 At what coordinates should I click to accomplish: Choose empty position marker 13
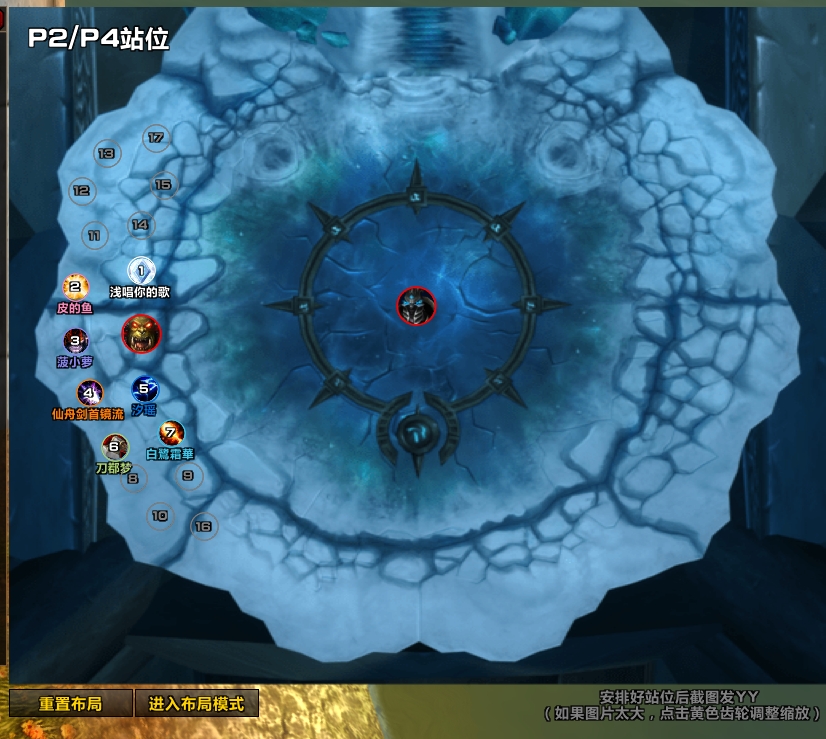tap(107, 154)
